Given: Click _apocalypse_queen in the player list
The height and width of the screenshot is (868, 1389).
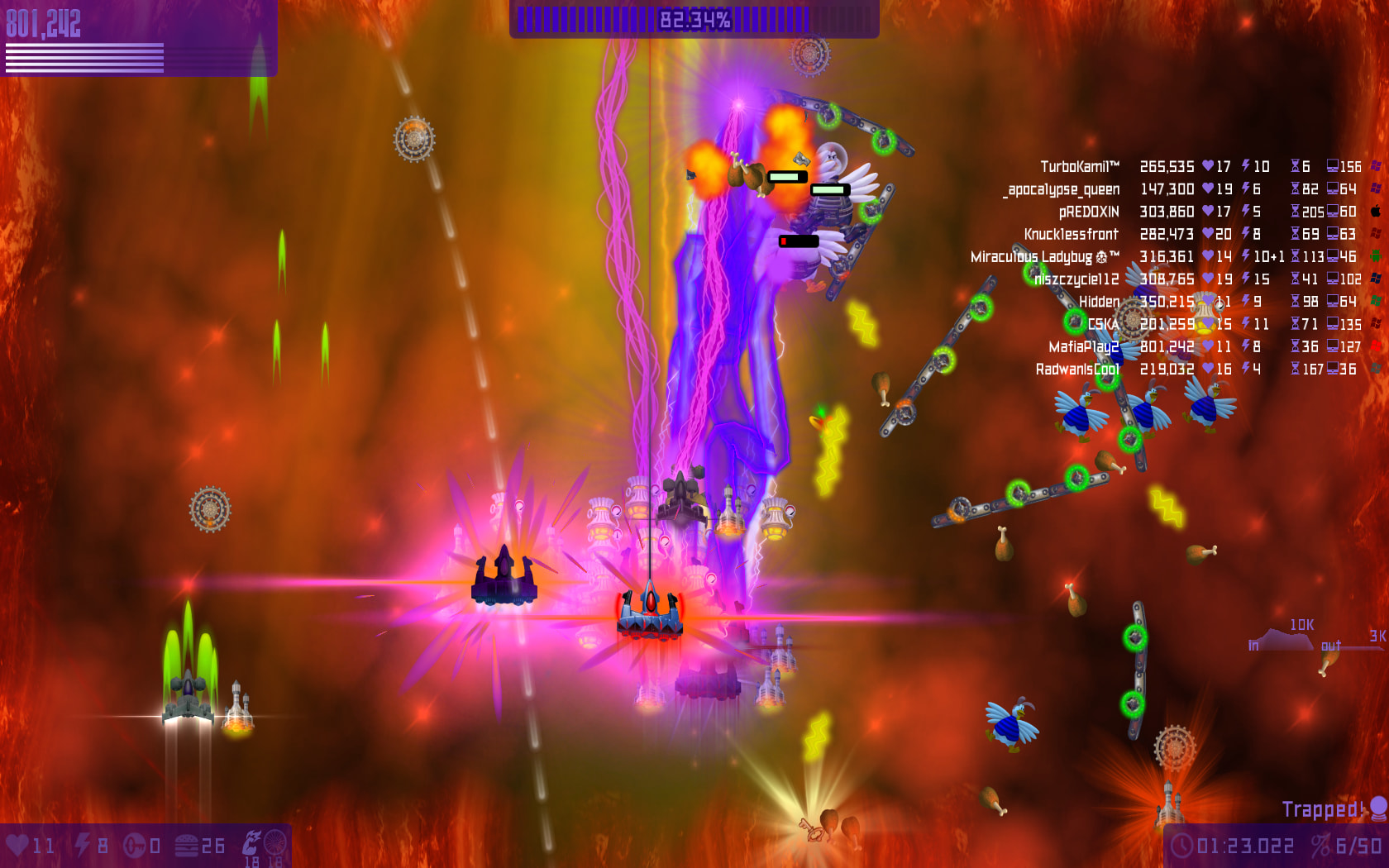Looking at the screenshot, I should pyautogui.click(x=1062, y=189).
